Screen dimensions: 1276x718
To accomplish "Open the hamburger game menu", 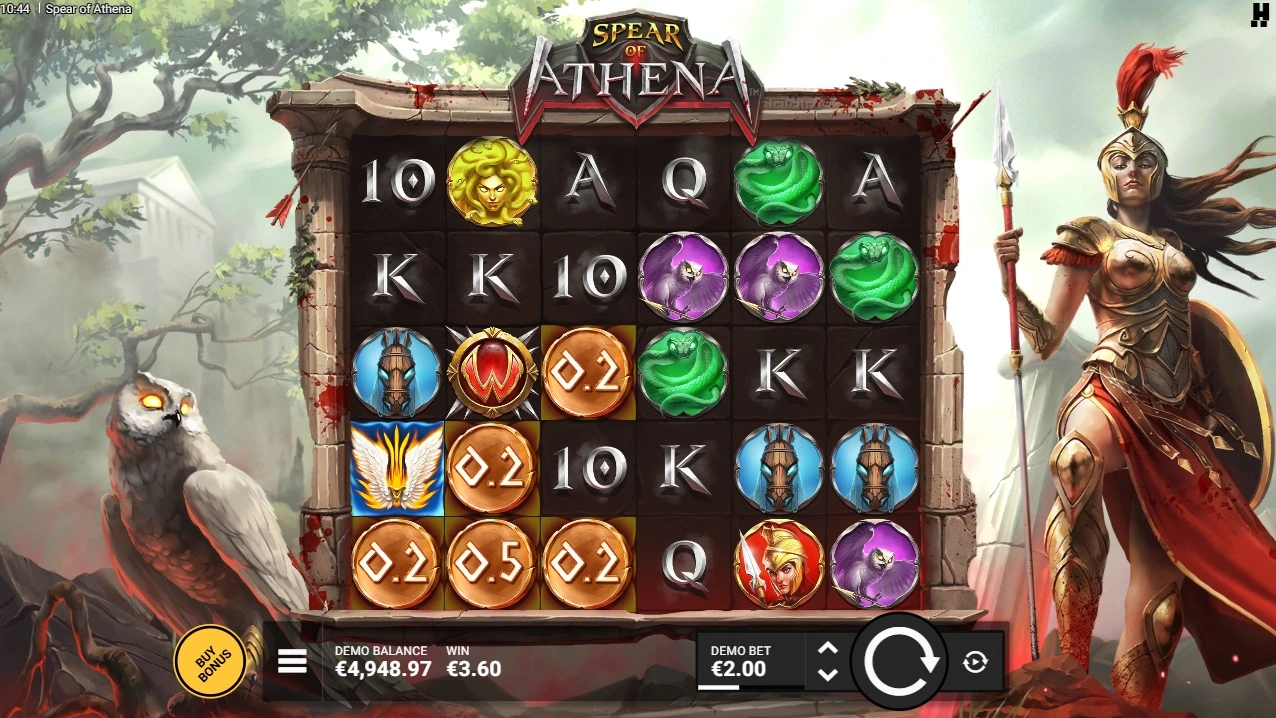I will (292, 661).
